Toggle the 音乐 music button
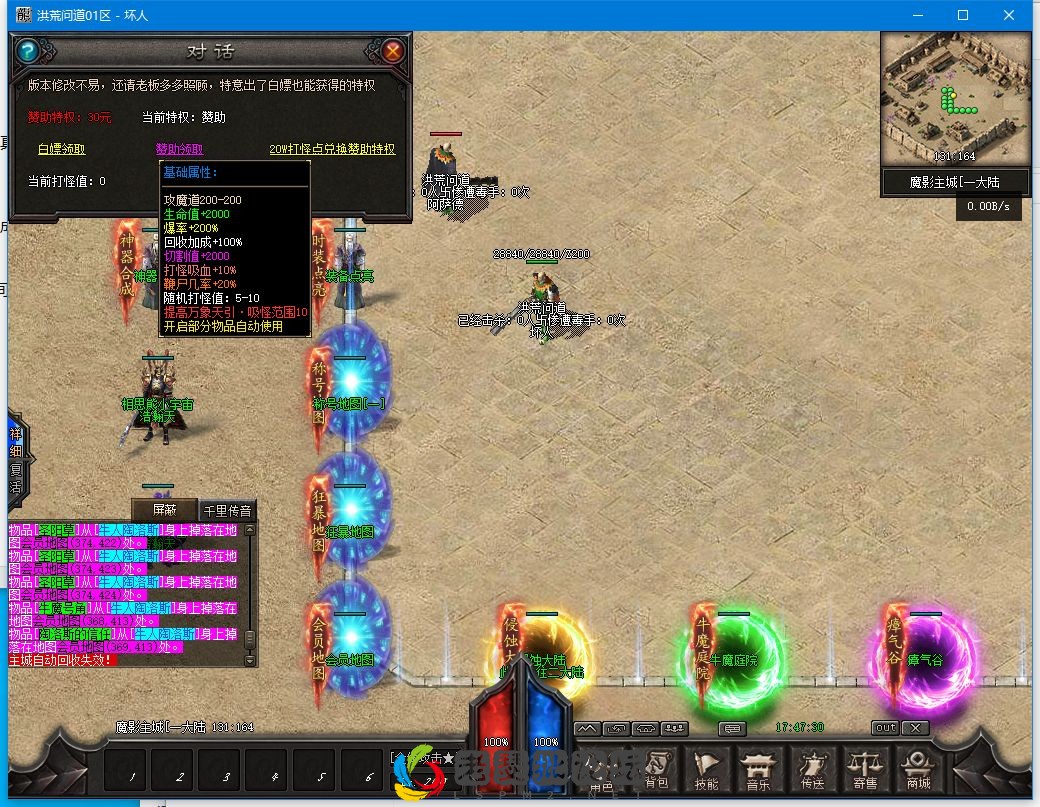The image size is (1040, 807). [759, 769]
